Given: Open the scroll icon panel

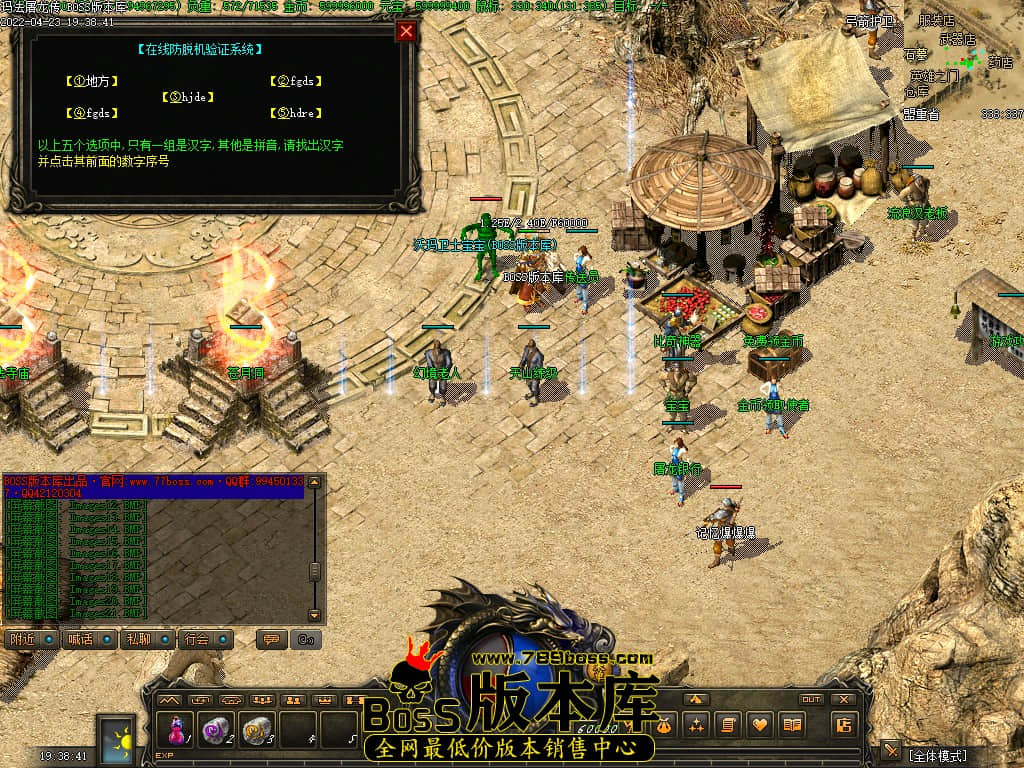Looking at the screenshot, I should pyautogui.click(x=728, y=724).
